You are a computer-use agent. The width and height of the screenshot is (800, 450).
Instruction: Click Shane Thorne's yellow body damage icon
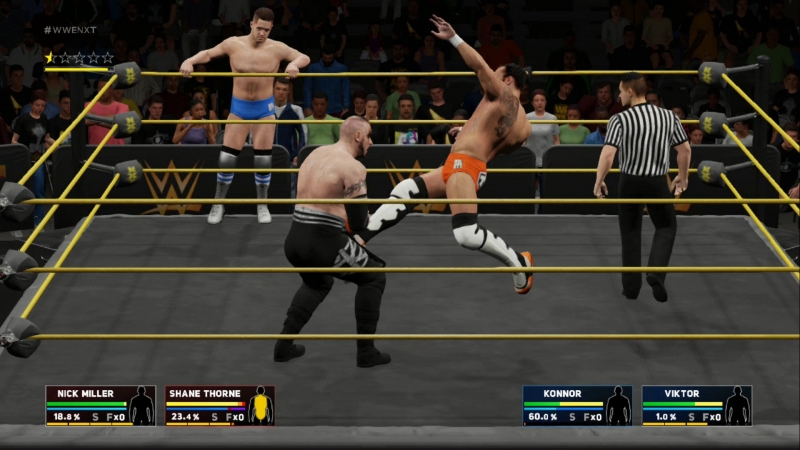click(x=261, y=407)
